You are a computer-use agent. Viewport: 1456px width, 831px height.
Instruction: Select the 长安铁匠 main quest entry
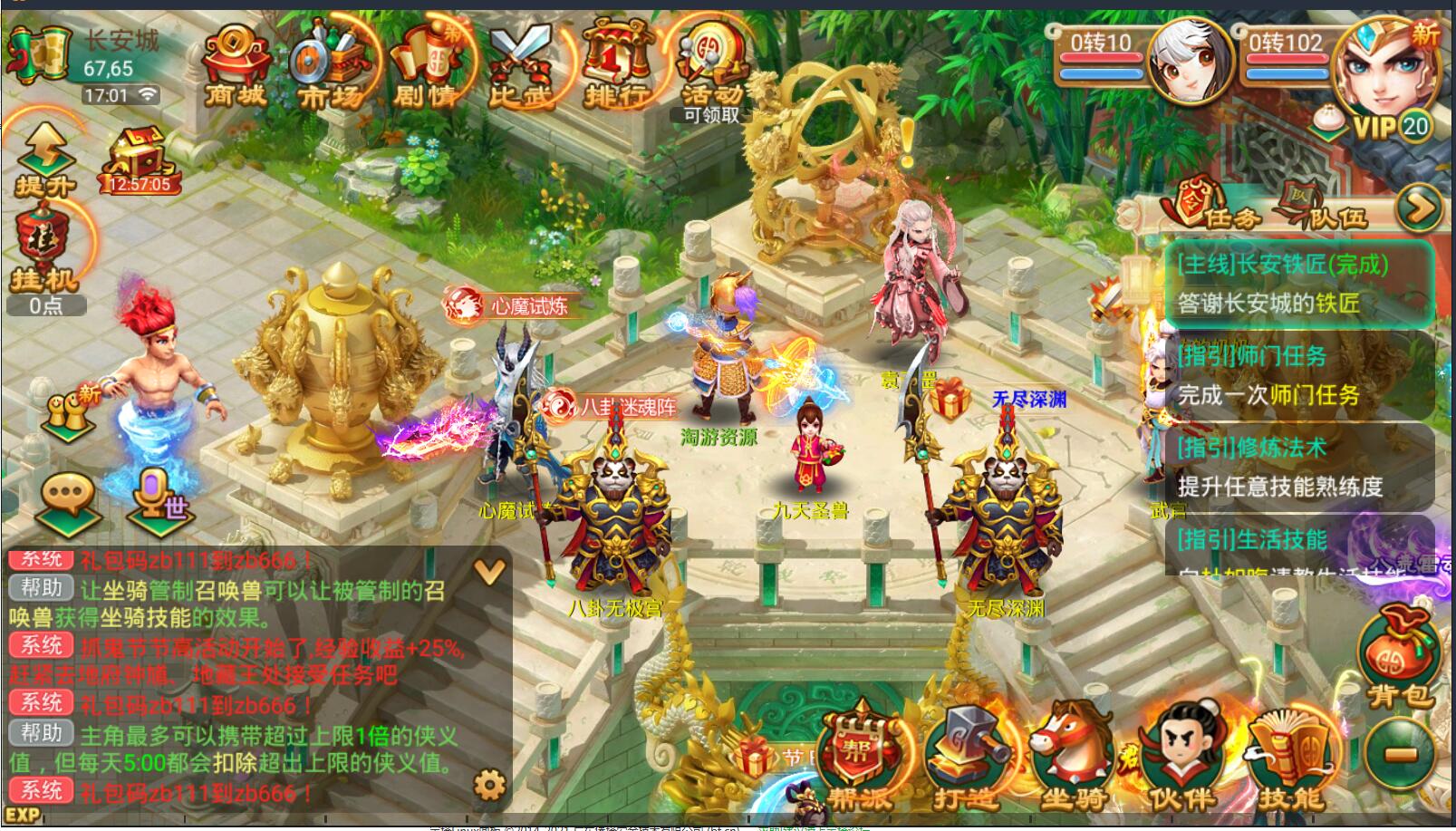point(1297,284)
